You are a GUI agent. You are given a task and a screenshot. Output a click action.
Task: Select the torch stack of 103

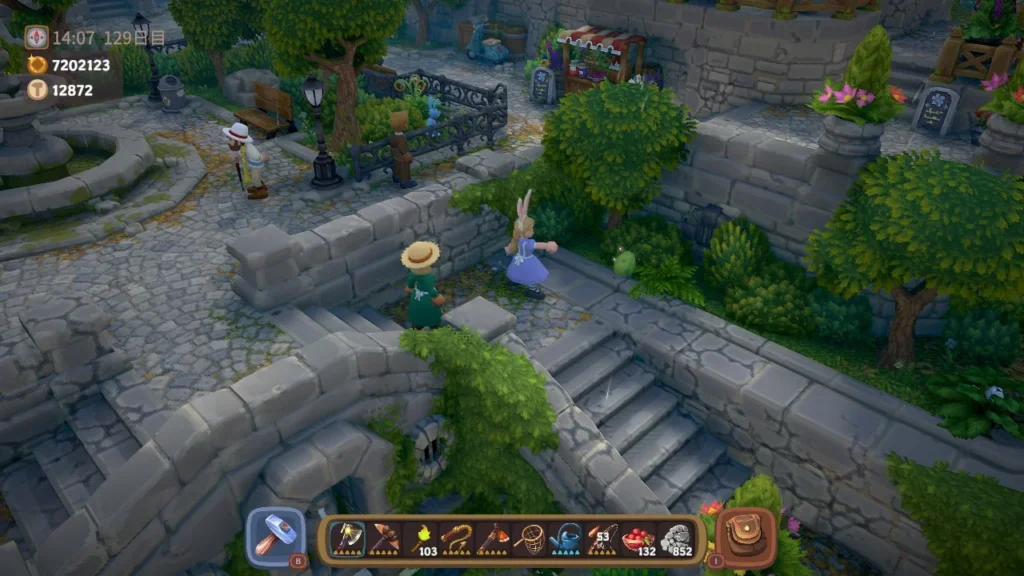tap(421, 538)
